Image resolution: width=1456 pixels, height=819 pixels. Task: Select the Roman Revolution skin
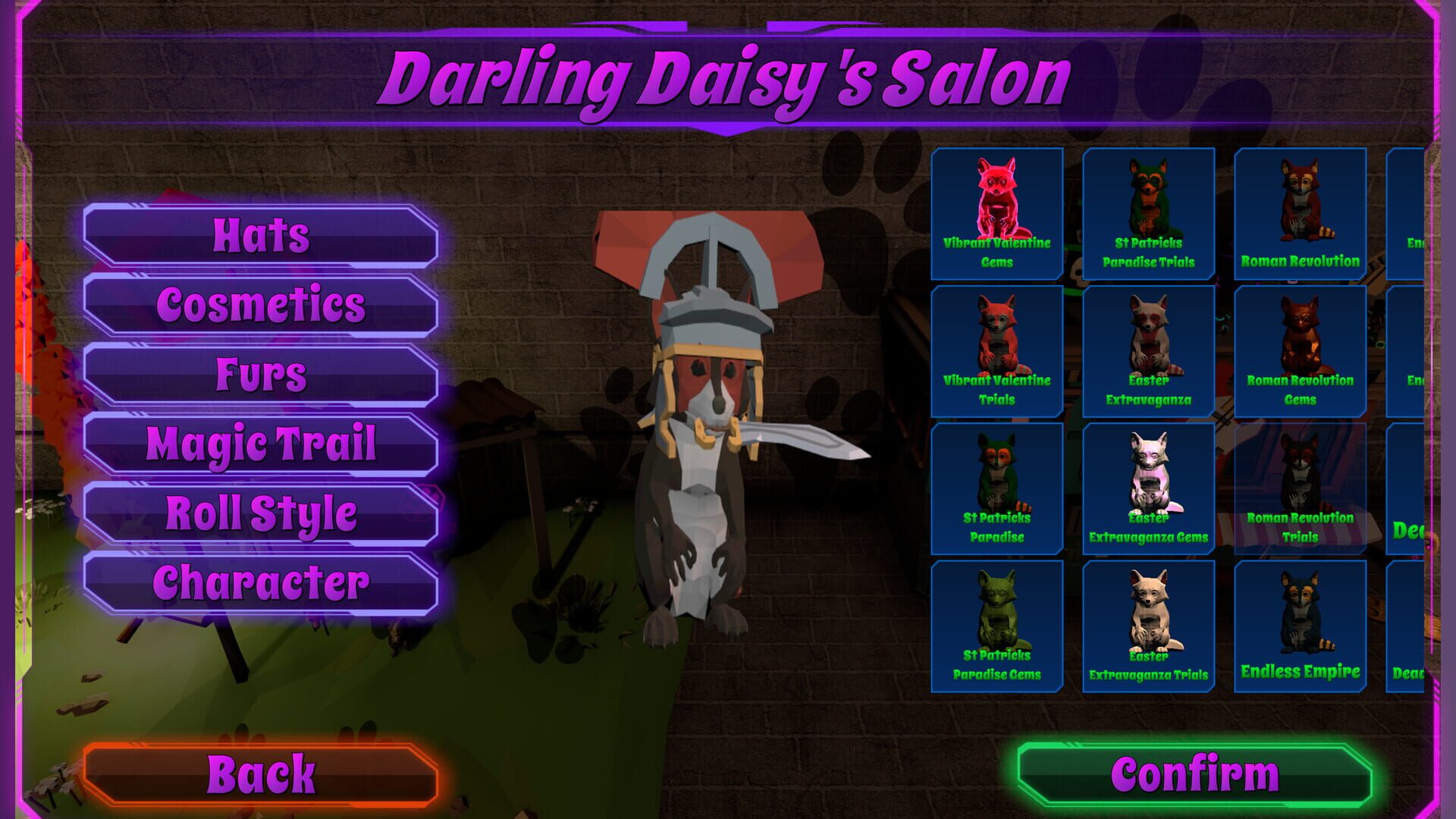(x=1300, y=212)
